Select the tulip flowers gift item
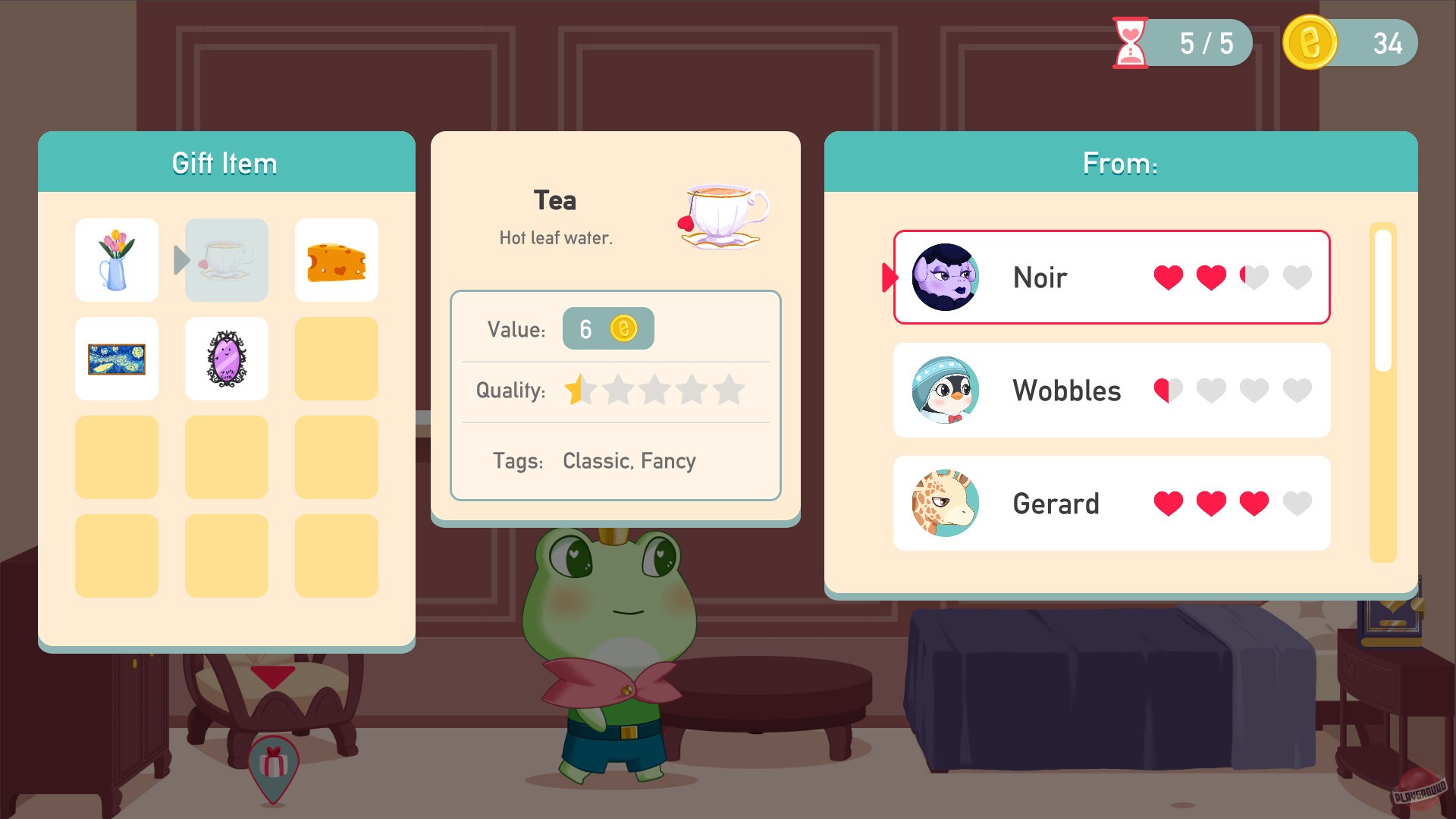This screenshot has height=819, width=1456. coord(116,259)
